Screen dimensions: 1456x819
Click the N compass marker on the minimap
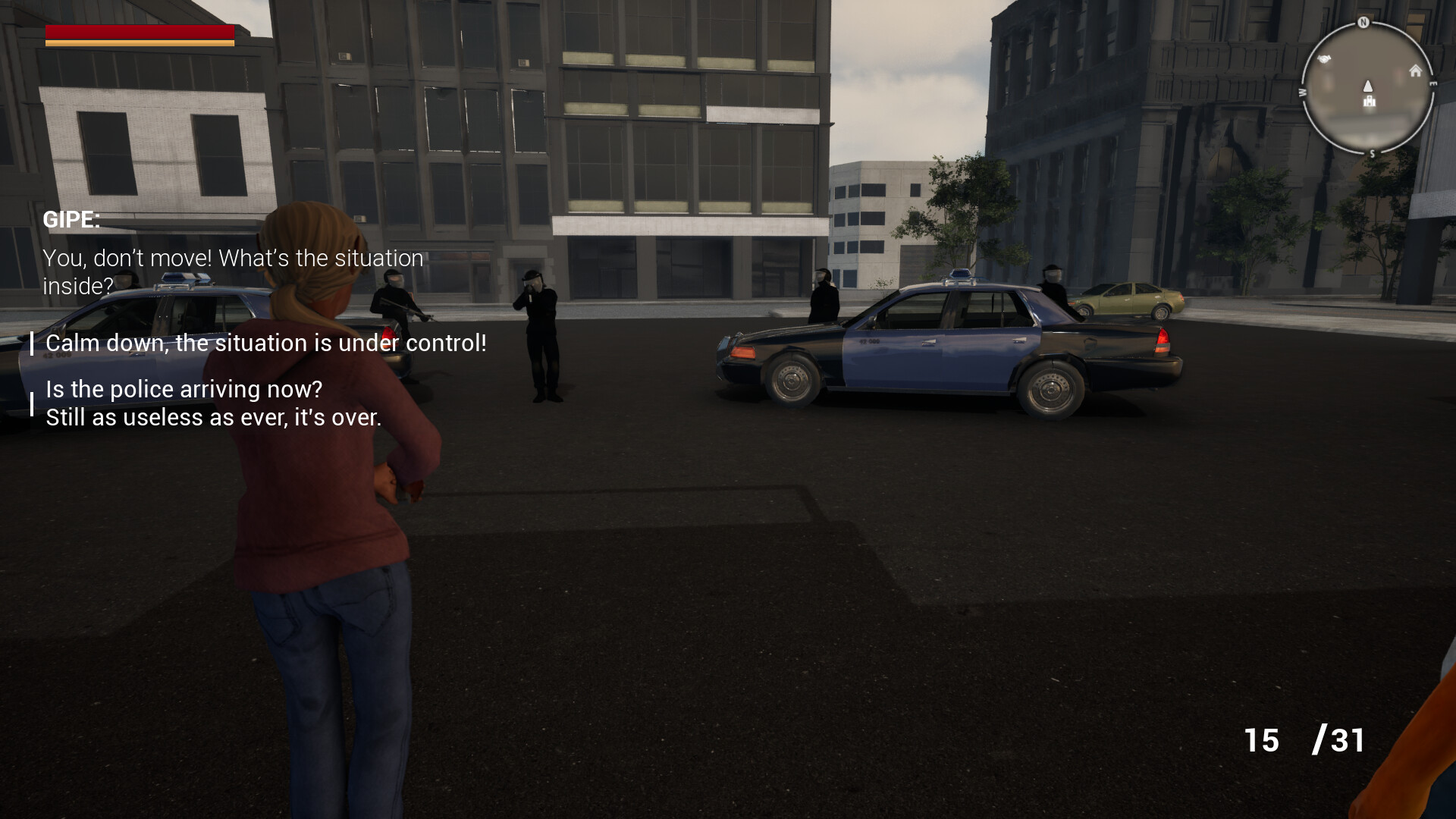(x=1363, y=23)
